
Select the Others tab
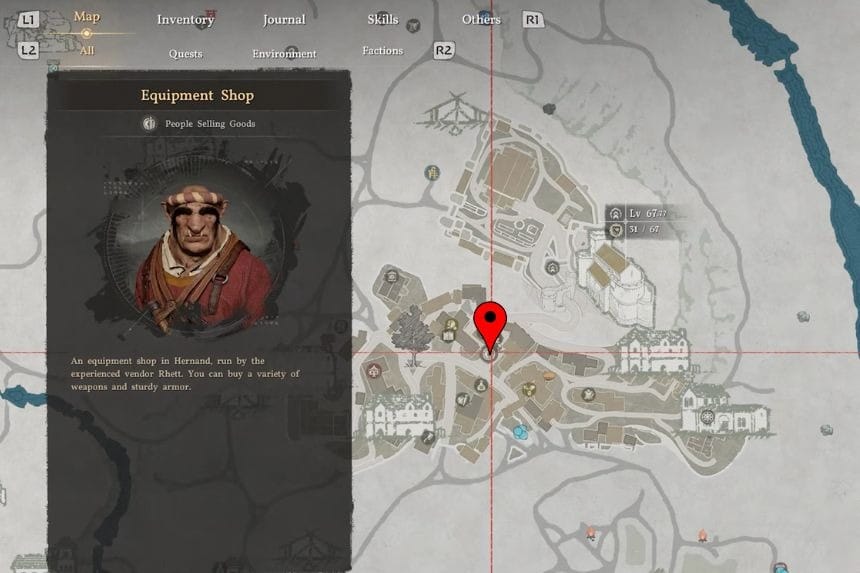[x=481, y=20]
